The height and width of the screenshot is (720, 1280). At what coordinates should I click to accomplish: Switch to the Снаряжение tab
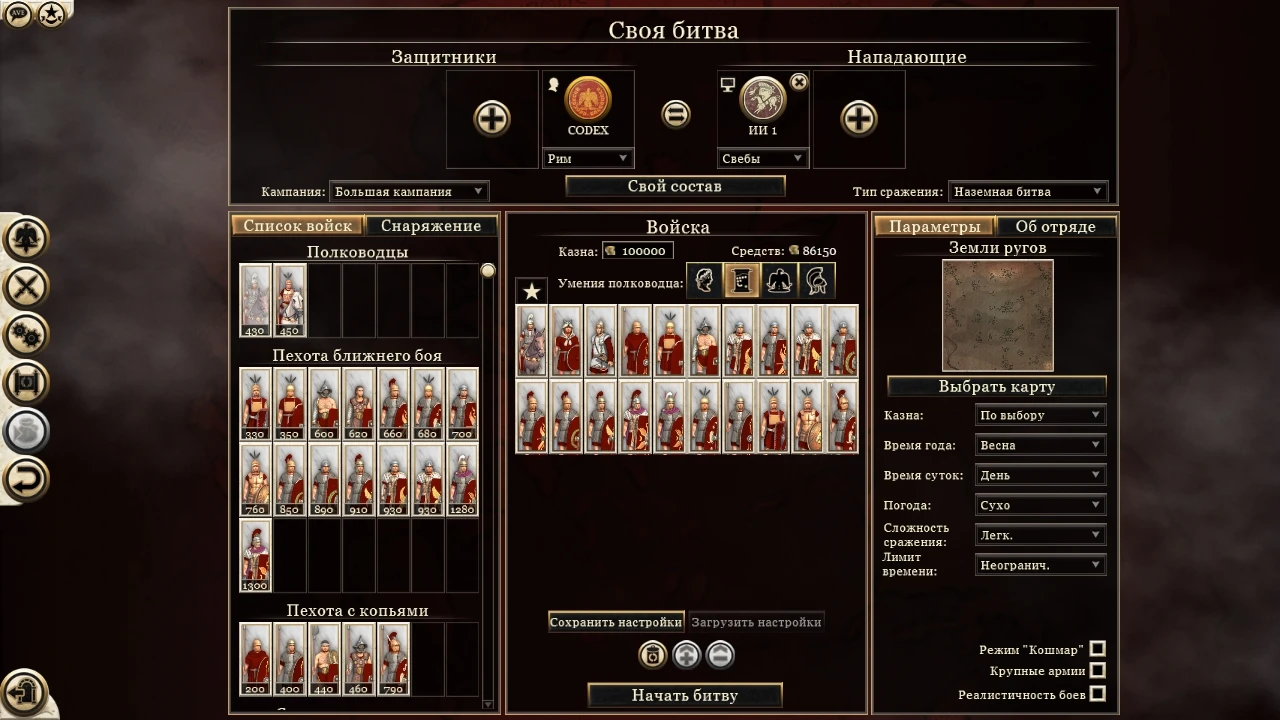pyautogui.click(x=432, y=226)
